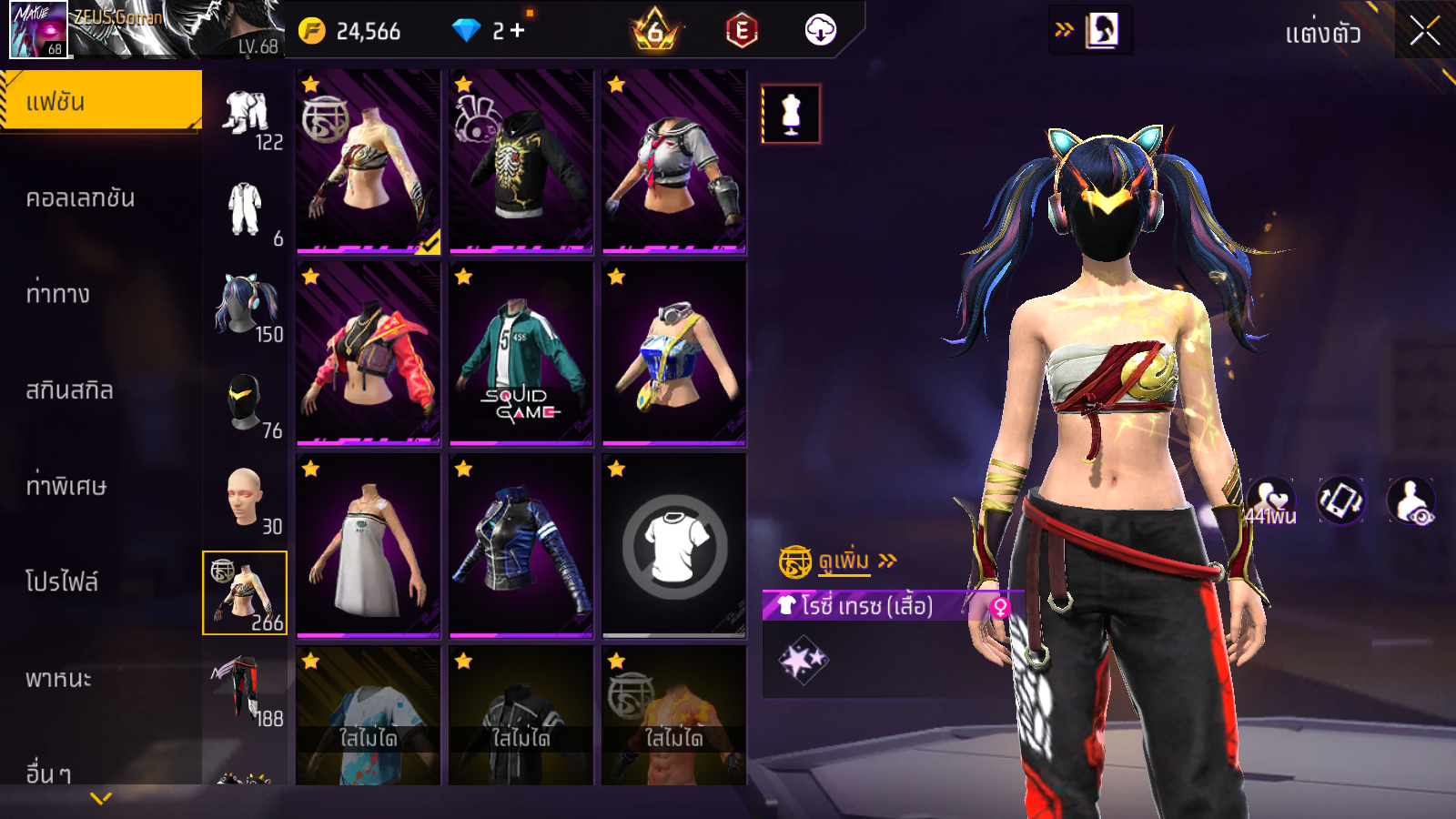Open the pants category
Image resolution: width=1456 pixels, height=819 pixels.
[245, 689]
